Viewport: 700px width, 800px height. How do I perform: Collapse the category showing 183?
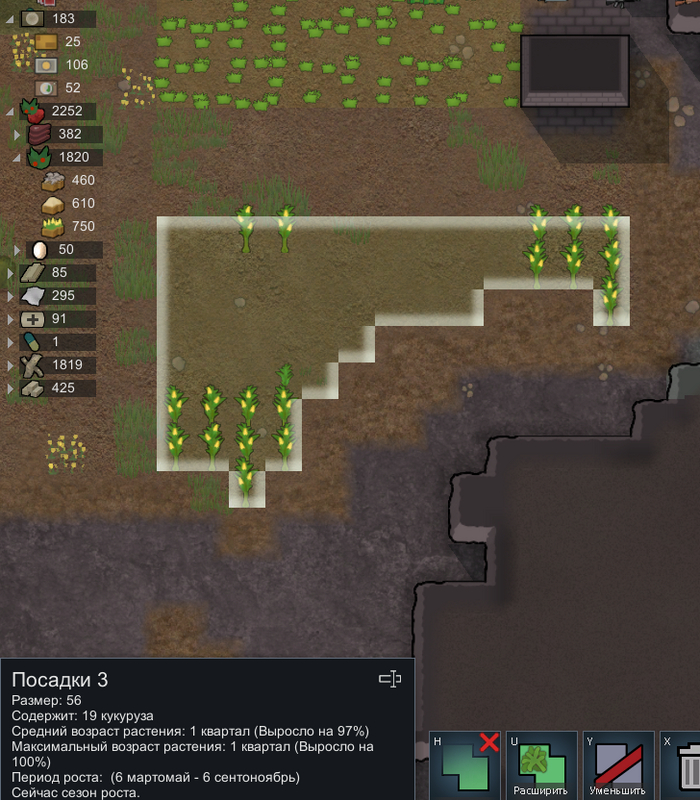point(10,19)
